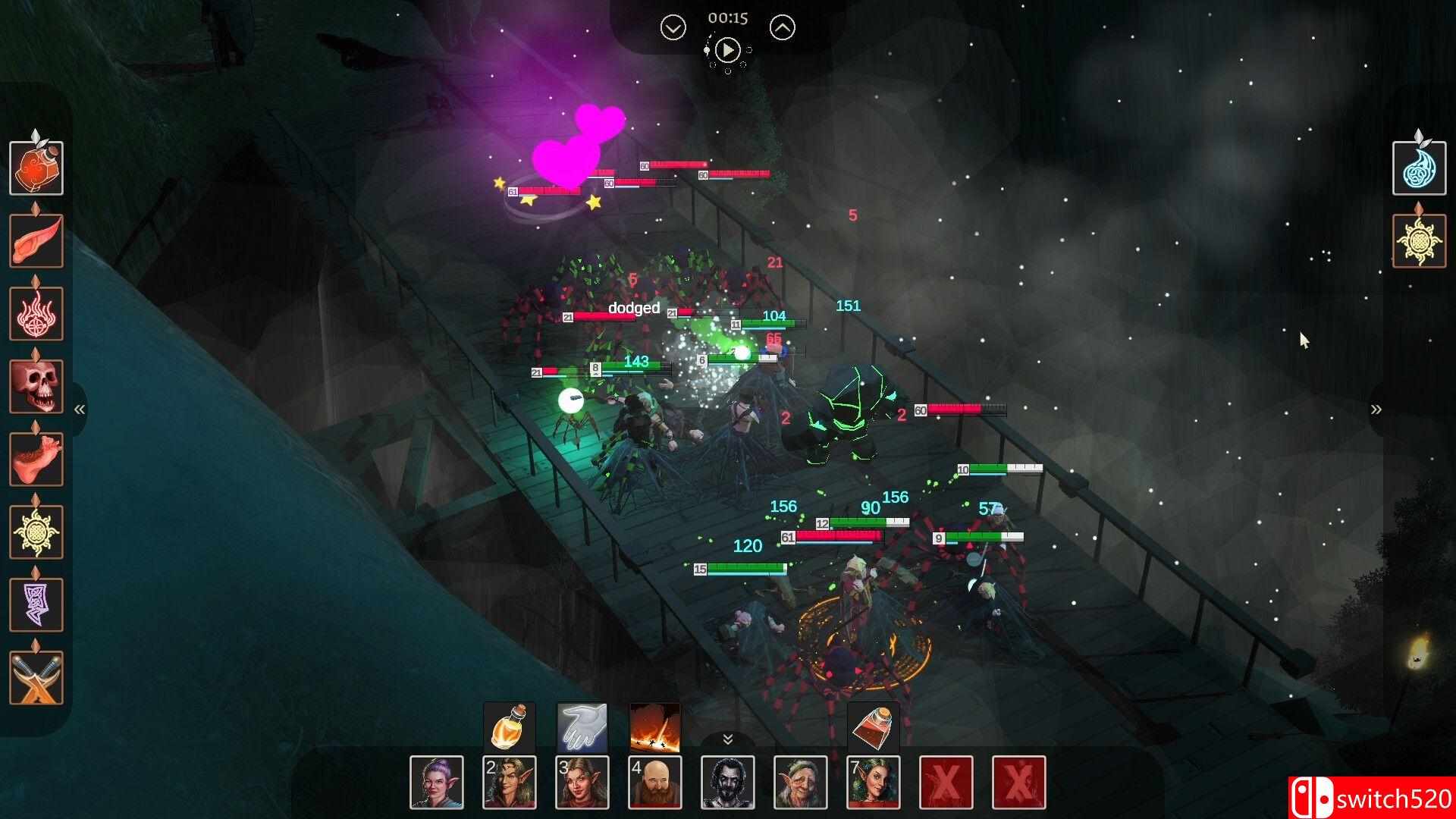Select the red skull ability
The height and width of the screenshot is (819, 1456).
(x=36, y=386)
